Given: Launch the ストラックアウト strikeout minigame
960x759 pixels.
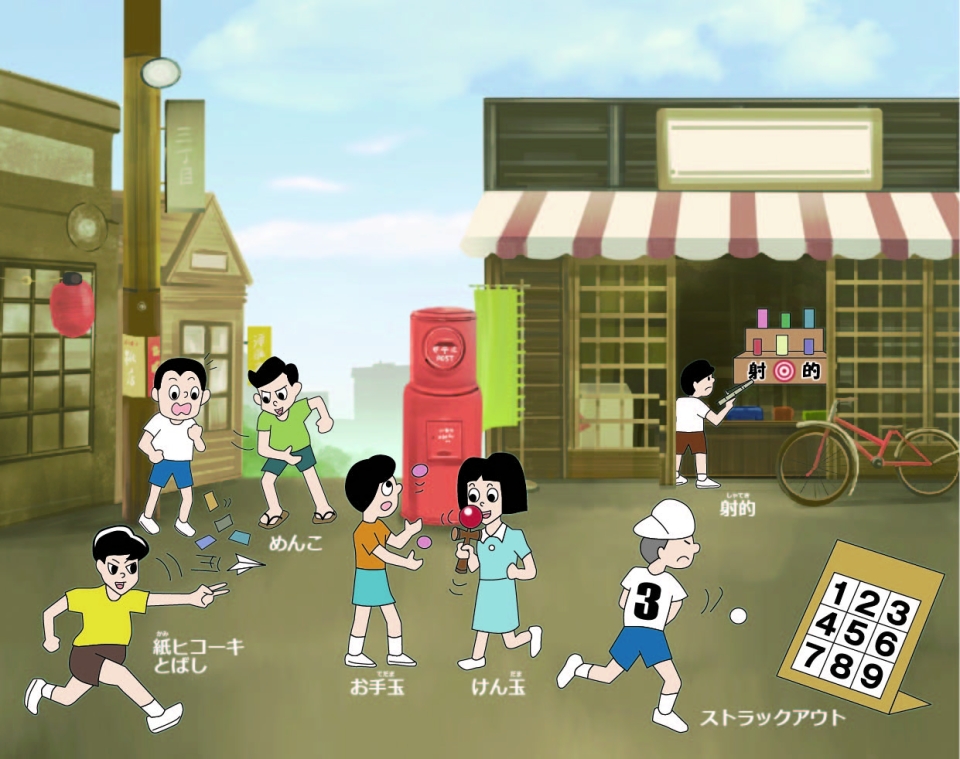Looking at the screenshot, I should click(771, 717).
